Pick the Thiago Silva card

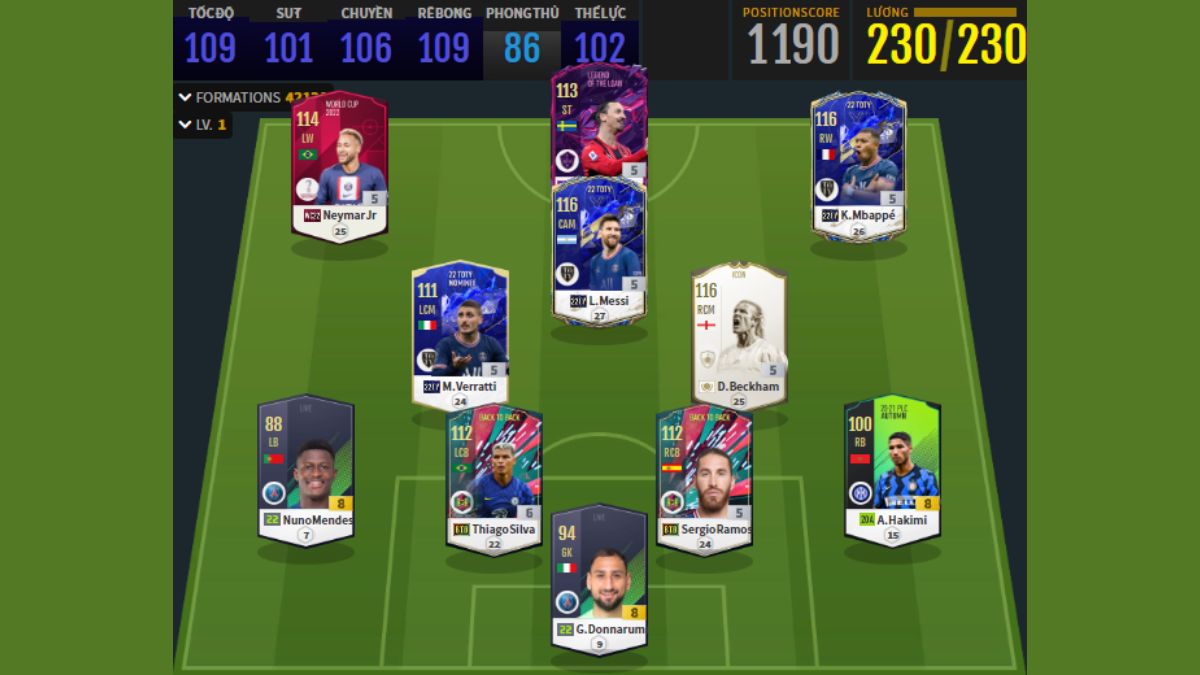pyautogui.click(x=494, y=476)
